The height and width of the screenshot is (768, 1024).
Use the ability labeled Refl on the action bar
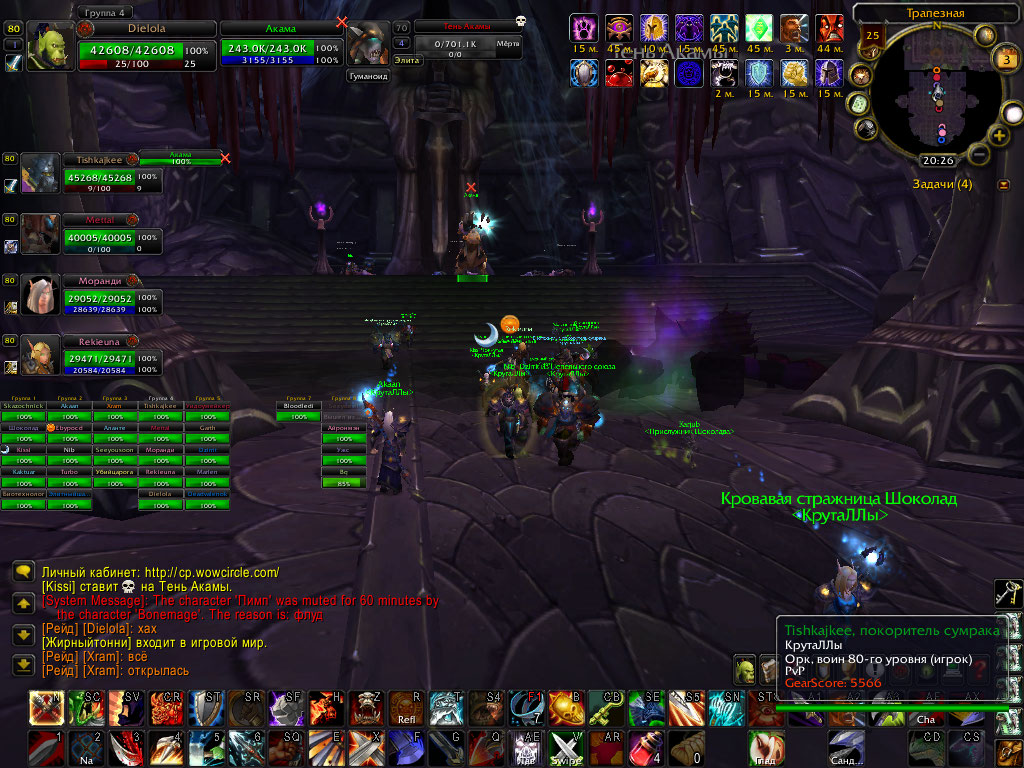pos(407,706)
